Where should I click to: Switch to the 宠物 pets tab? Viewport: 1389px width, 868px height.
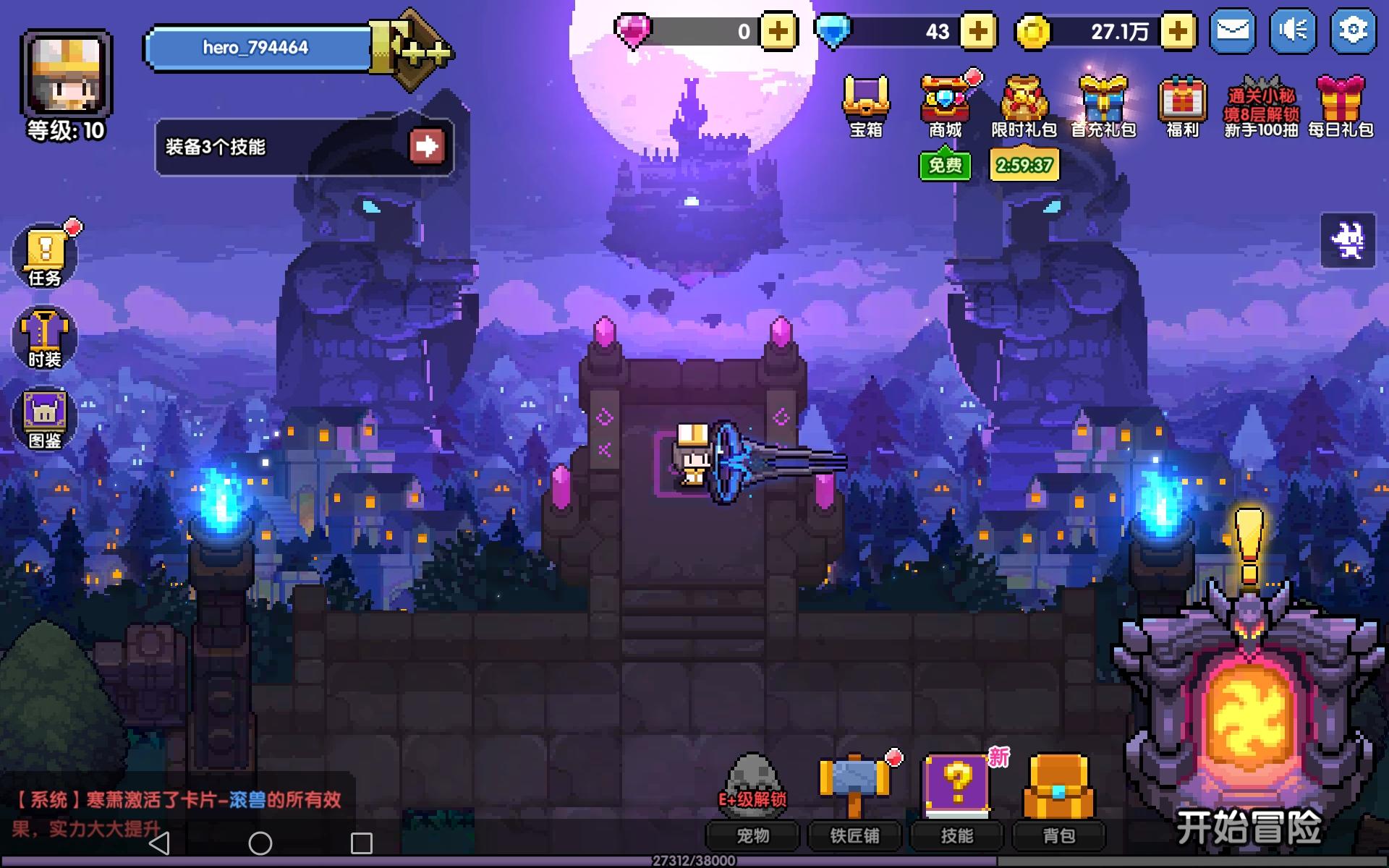754,836
